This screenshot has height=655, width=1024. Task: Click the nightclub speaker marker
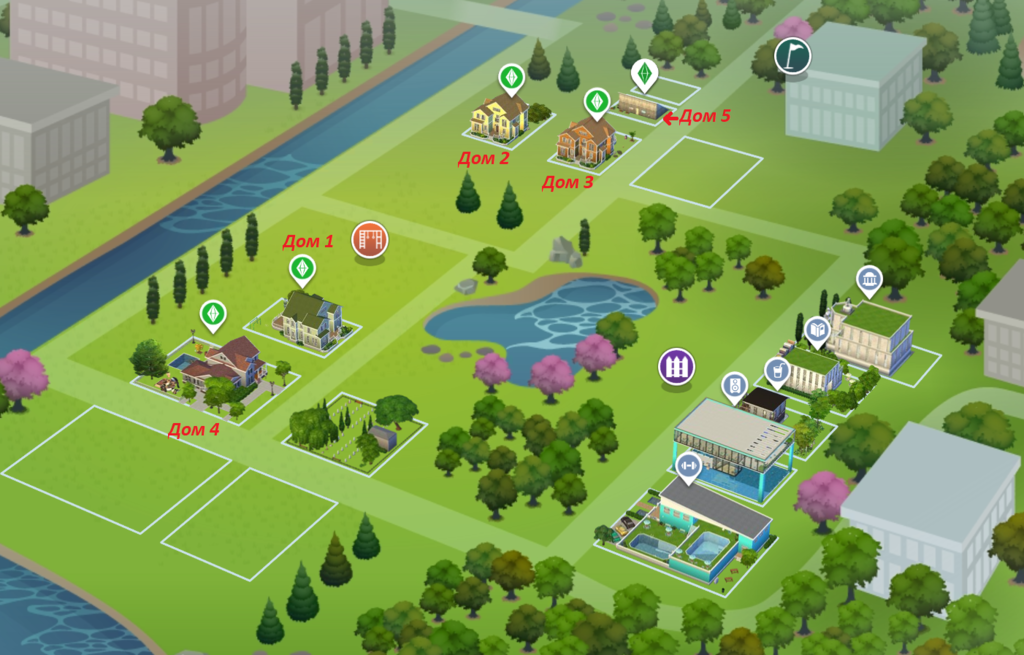[x=734, y=385]
